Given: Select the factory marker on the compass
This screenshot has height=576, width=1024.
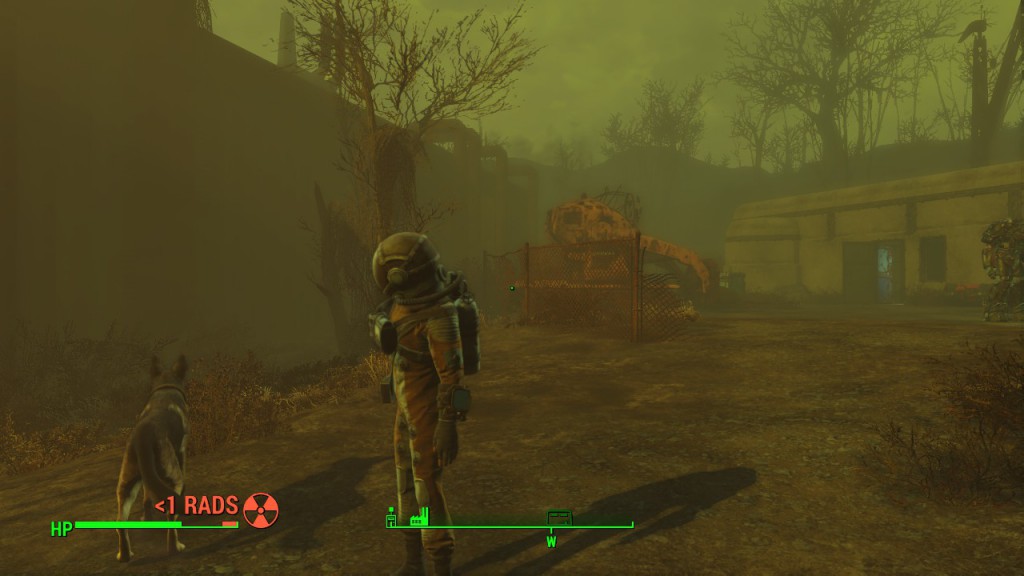Looking at the screenshot, I should pos(418,517).
